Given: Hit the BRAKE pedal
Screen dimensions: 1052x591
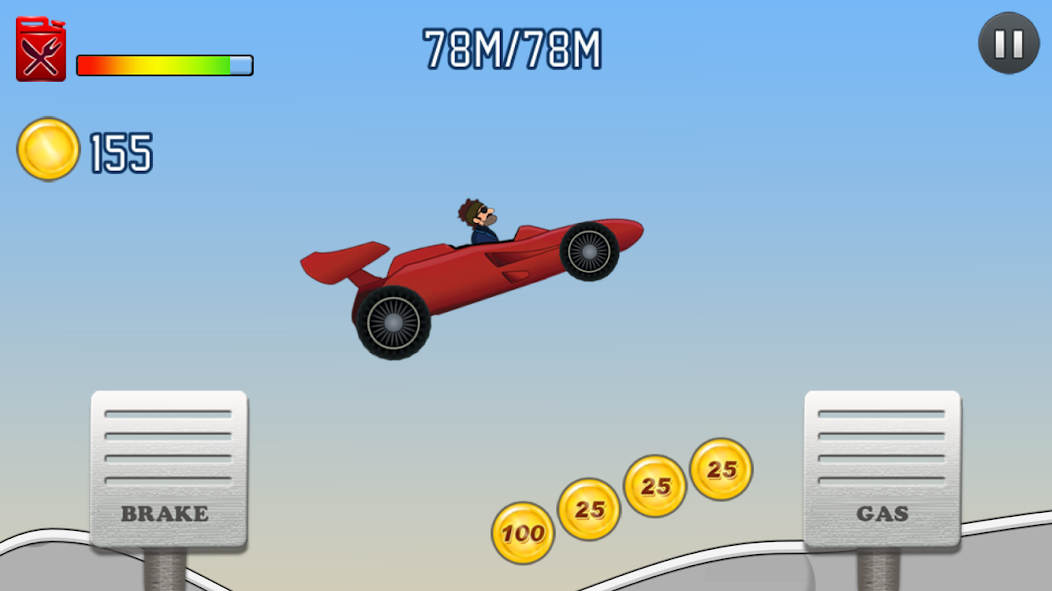Looking at the screenshot, I should [x=169, y=468].
